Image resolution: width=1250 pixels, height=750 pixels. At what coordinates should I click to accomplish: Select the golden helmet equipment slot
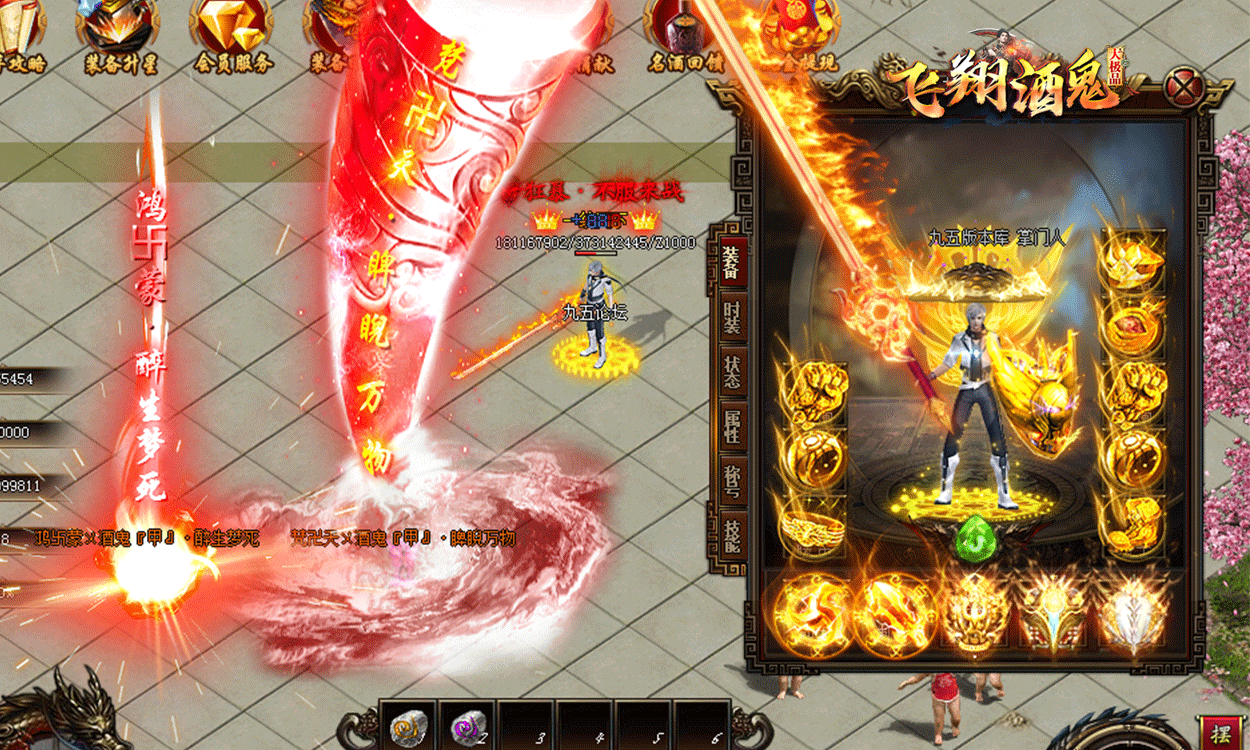click(x=1130, y=257)
